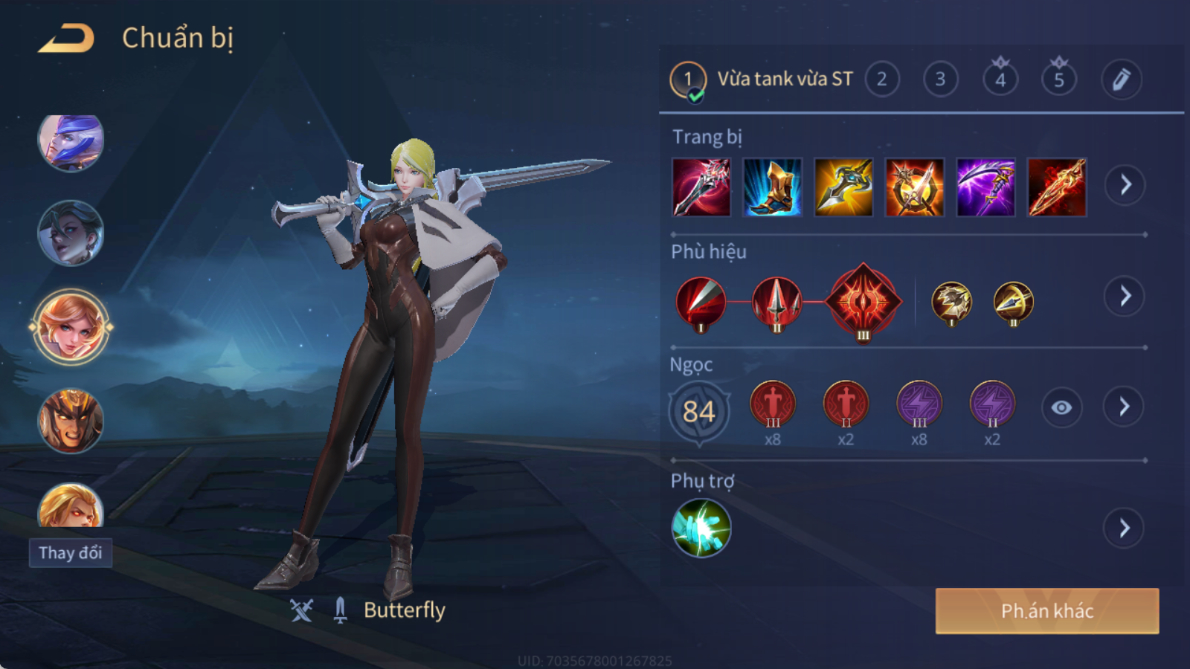
Task: Toggle the eye icon for rune details
Action: pos(1061,407)
